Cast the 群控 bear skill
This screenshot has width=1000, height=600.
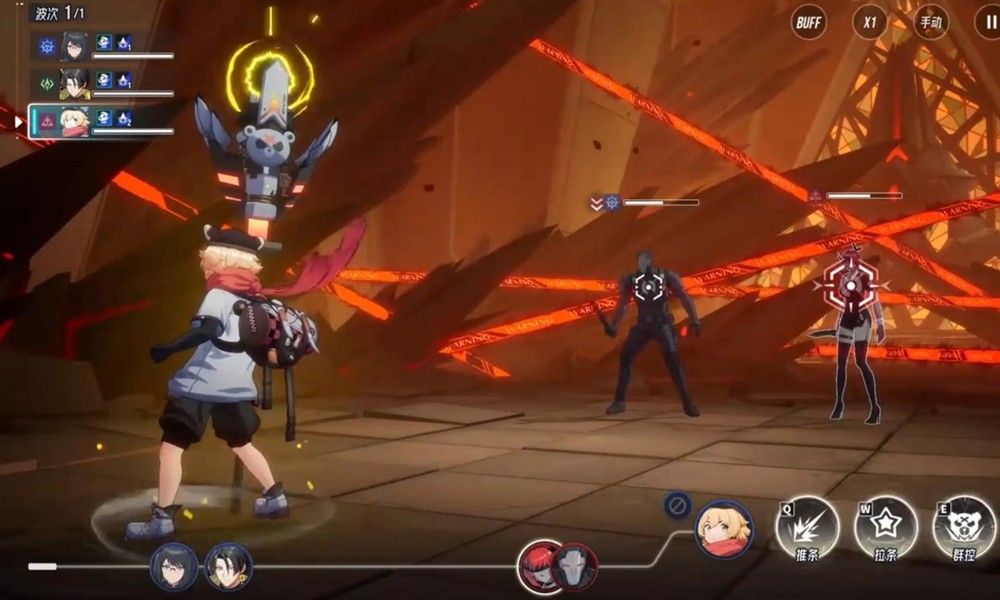coord(964,527)
